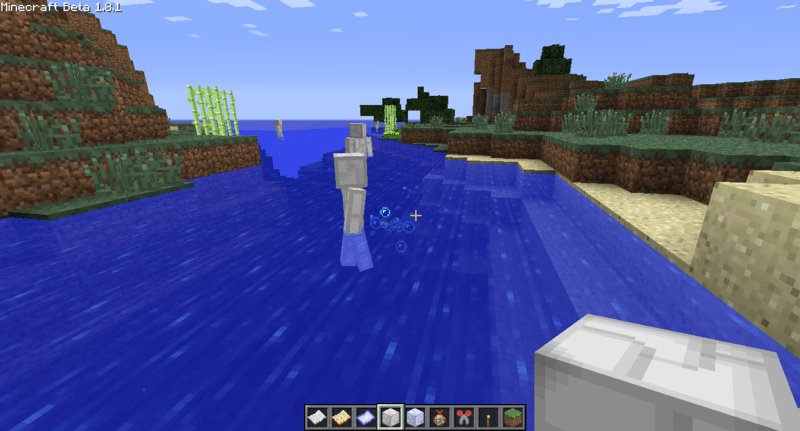
Task: Choose the round orange item slot
Action: (x=439, y=418)
